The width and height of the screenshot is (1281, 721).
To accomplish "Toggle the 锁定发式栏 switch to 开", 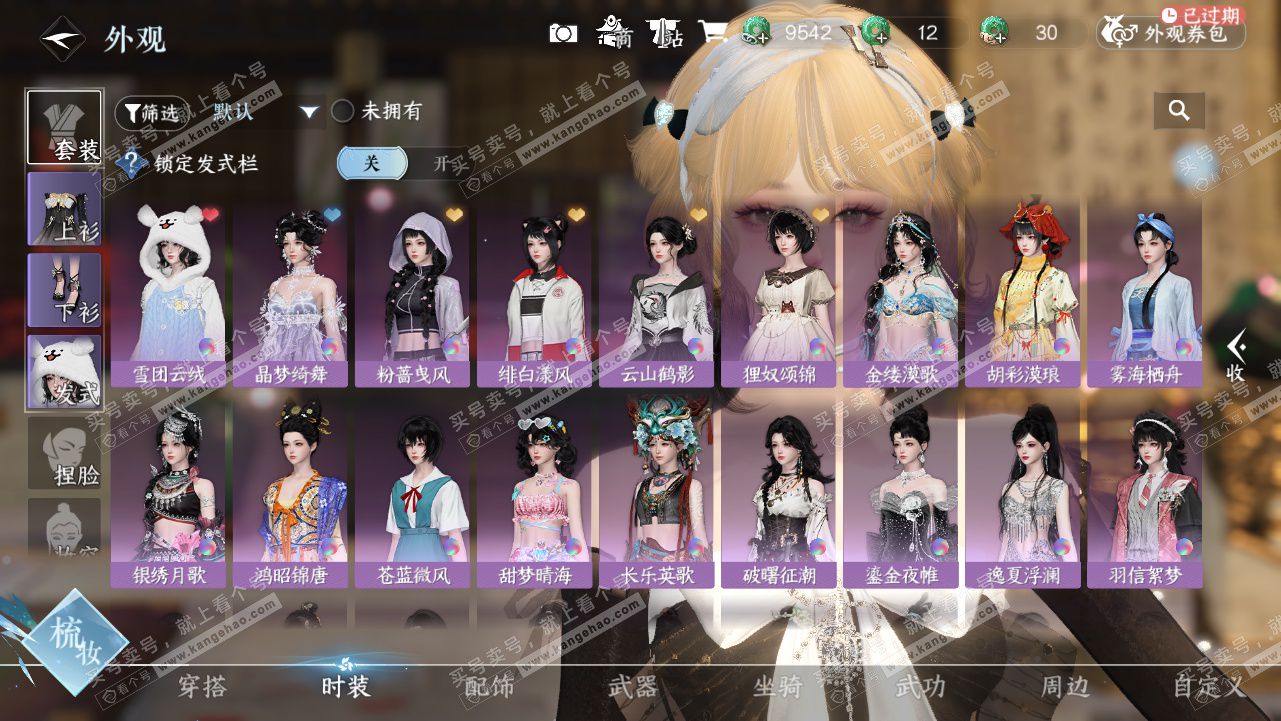I will coord(441,164).
